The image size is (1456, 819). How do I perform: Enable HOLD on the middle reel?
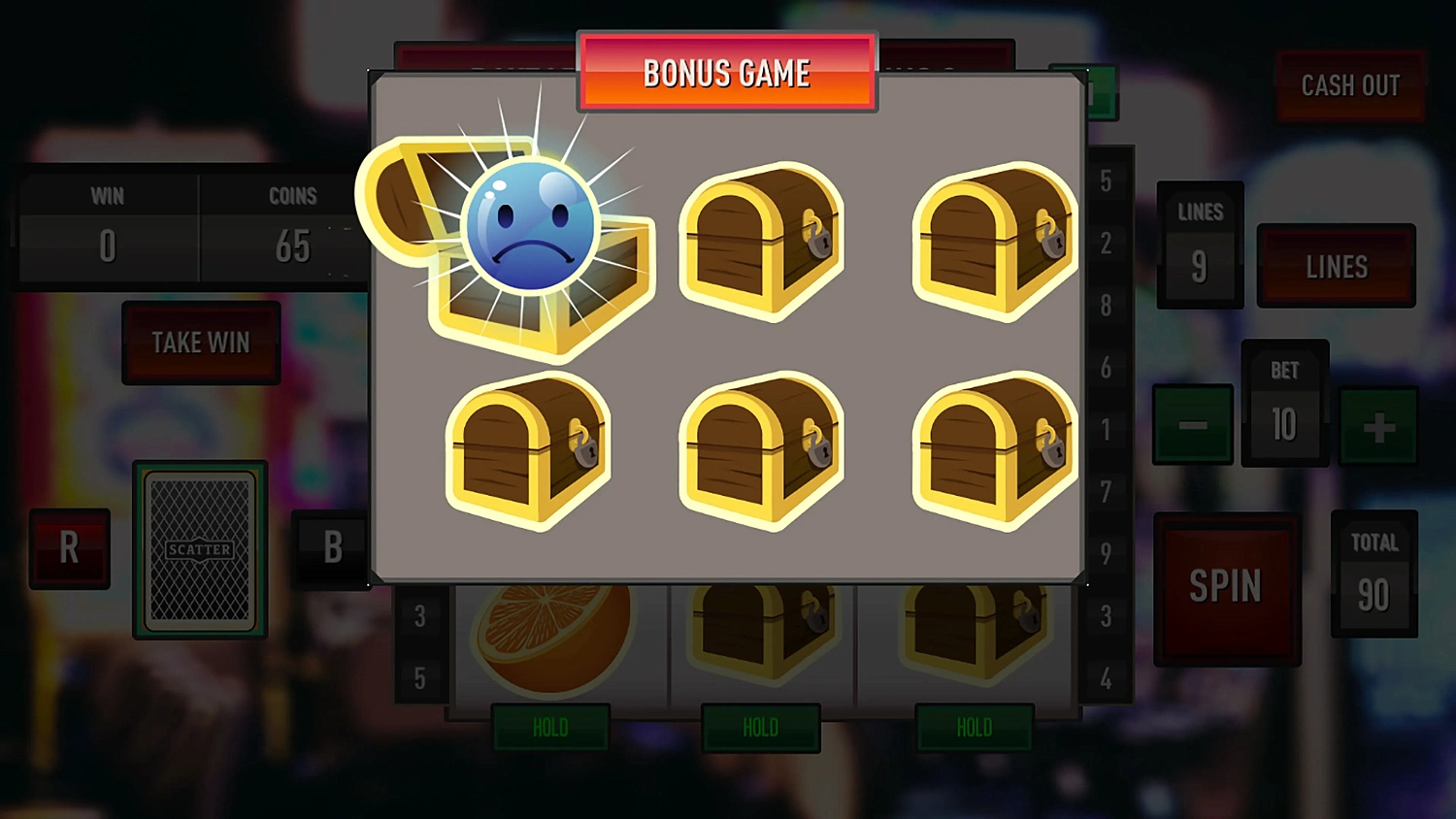pyautogui.click(x=761, y=729)
